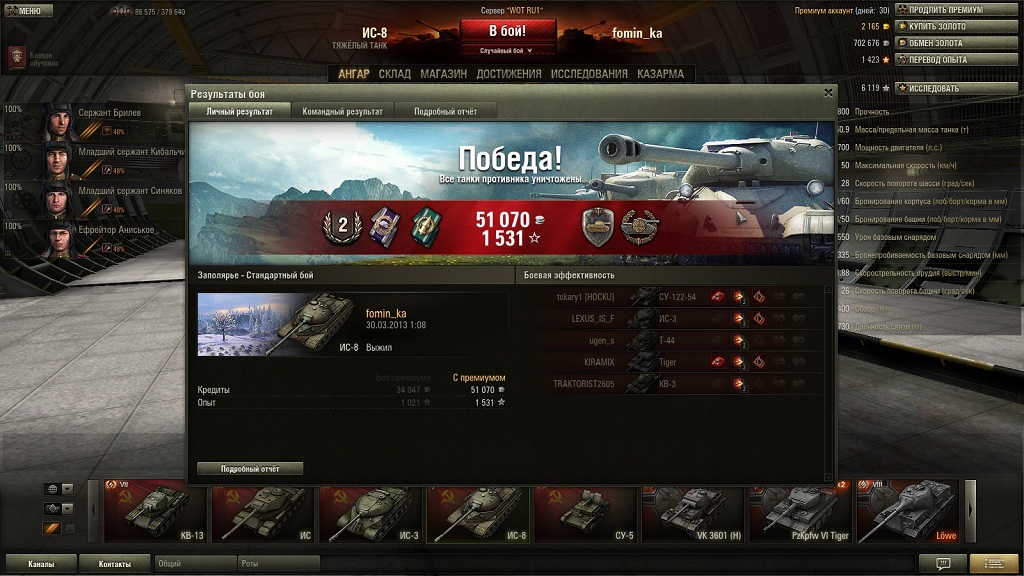
Task: Go to the Магазин section
Action: coord(443,74)
